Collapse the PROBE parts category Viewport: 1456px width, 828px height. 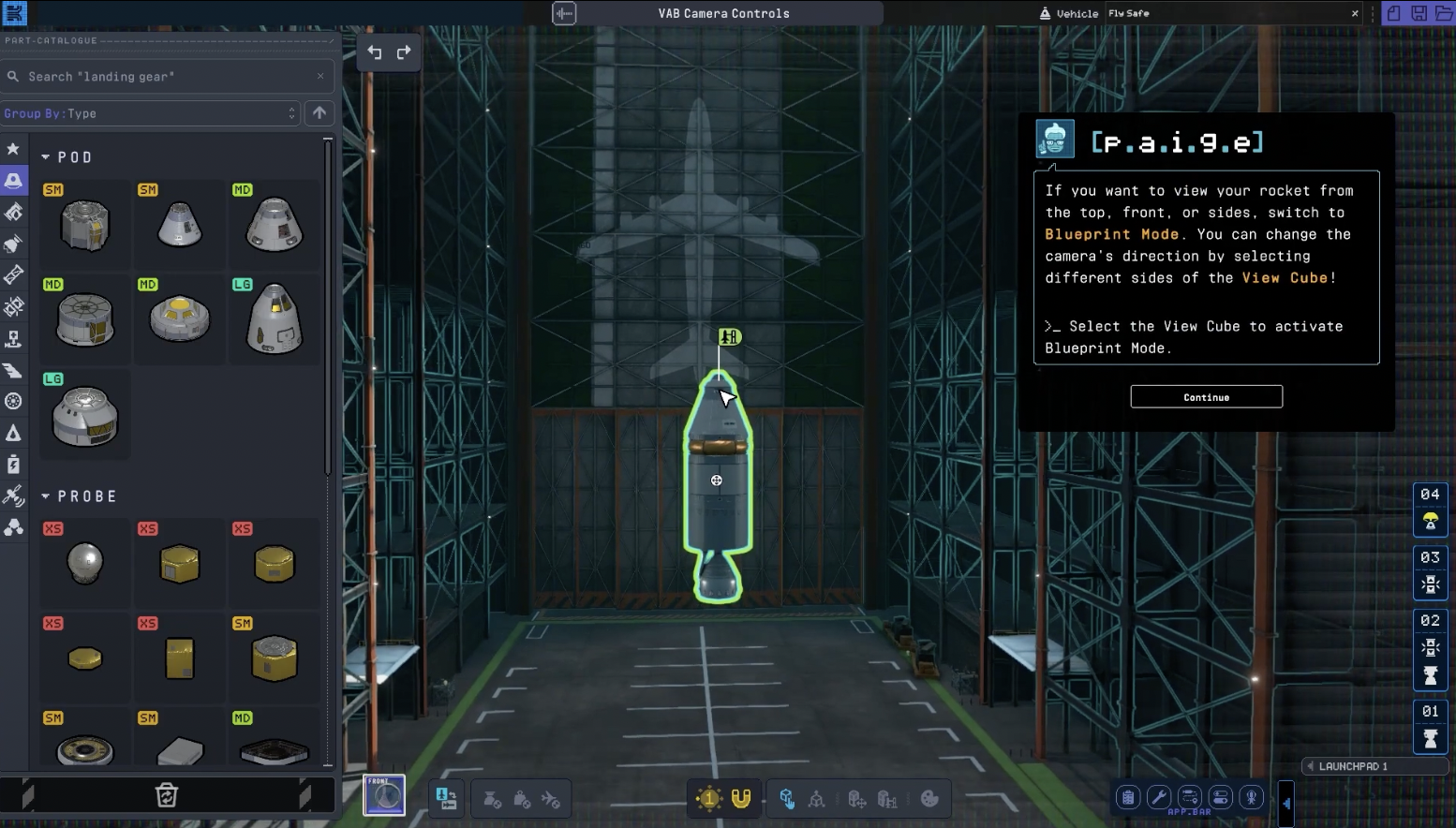point(46,496)
